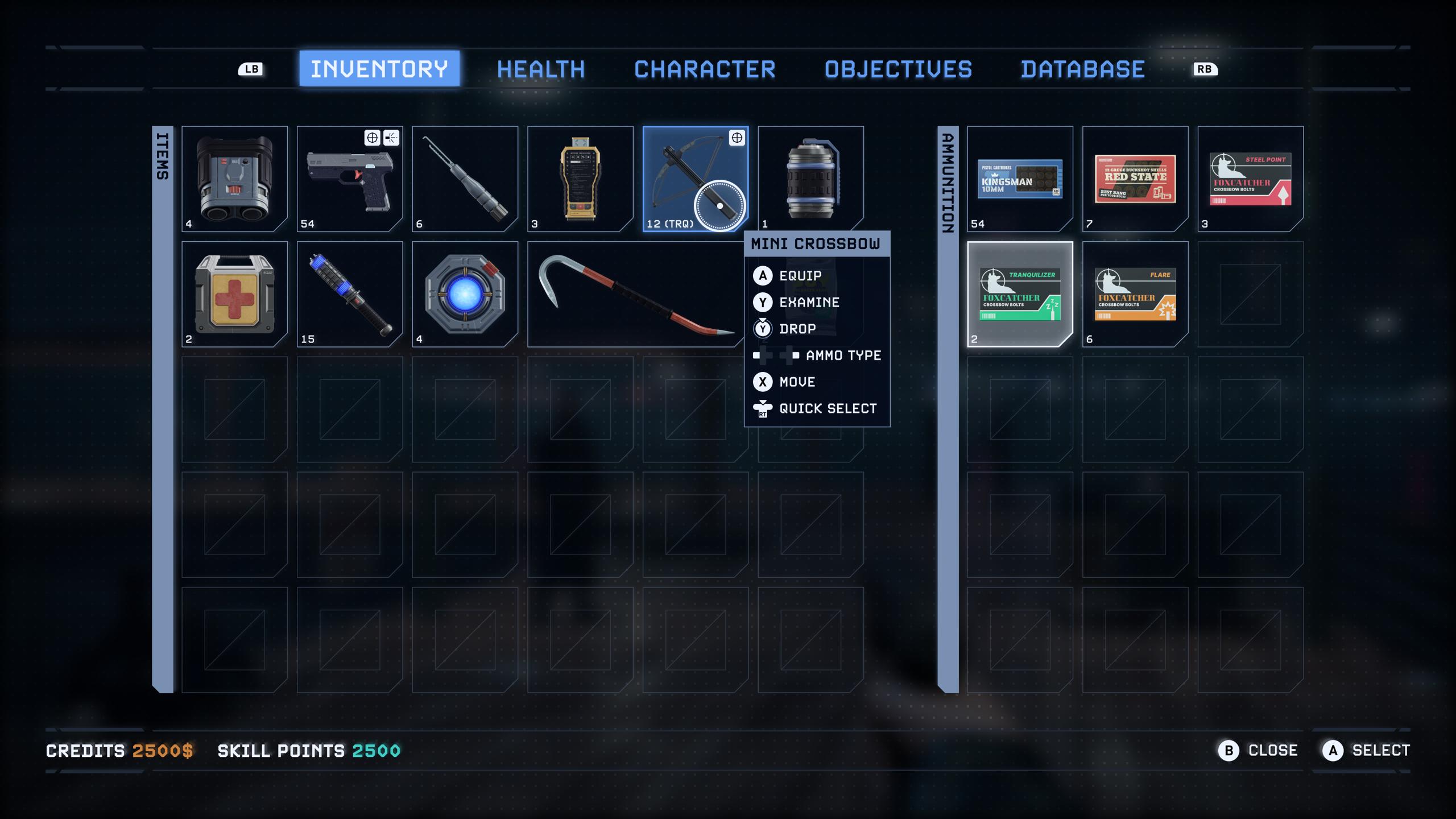
Task: Choose the Flare Foxcatcher crossbow bolts
Action: click(x=1135, y=294)
